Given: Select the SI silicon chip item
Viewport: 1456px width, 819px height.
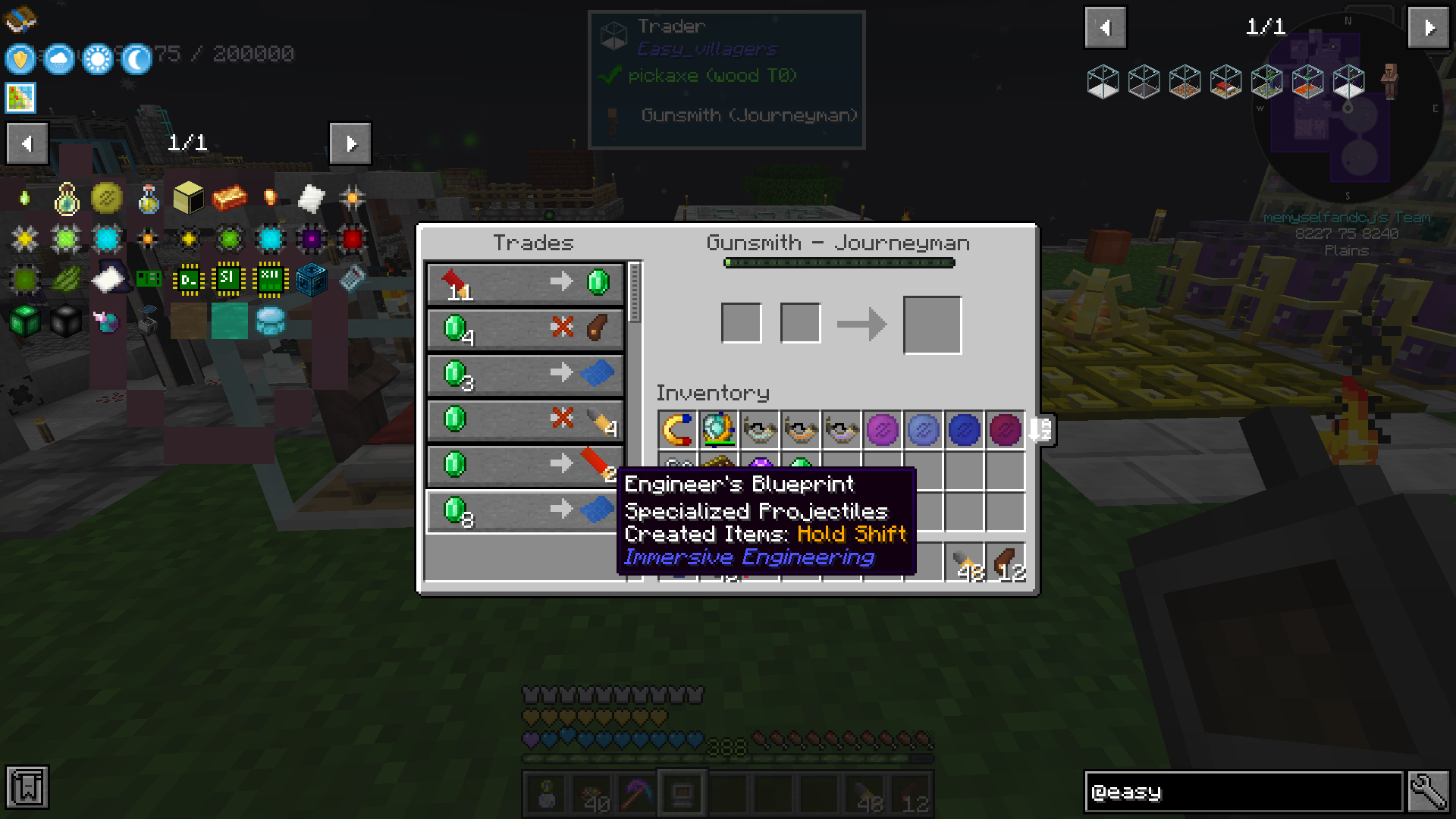Looking at the screenshot, I should click(228, 278).
